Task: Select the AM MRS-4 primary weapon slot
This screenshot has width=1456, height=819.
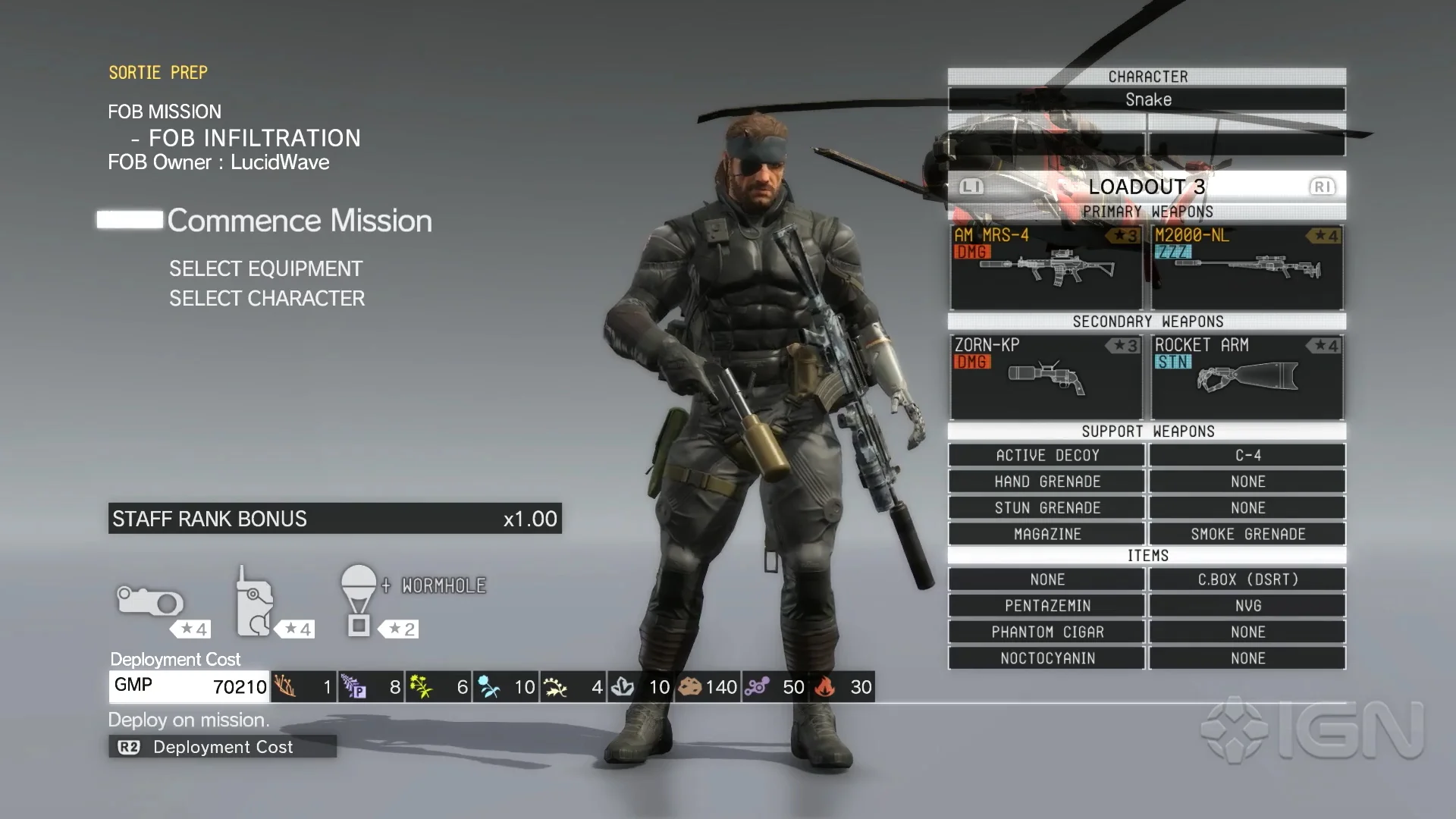Action: pyautogui.click(x=1046, y=266)
